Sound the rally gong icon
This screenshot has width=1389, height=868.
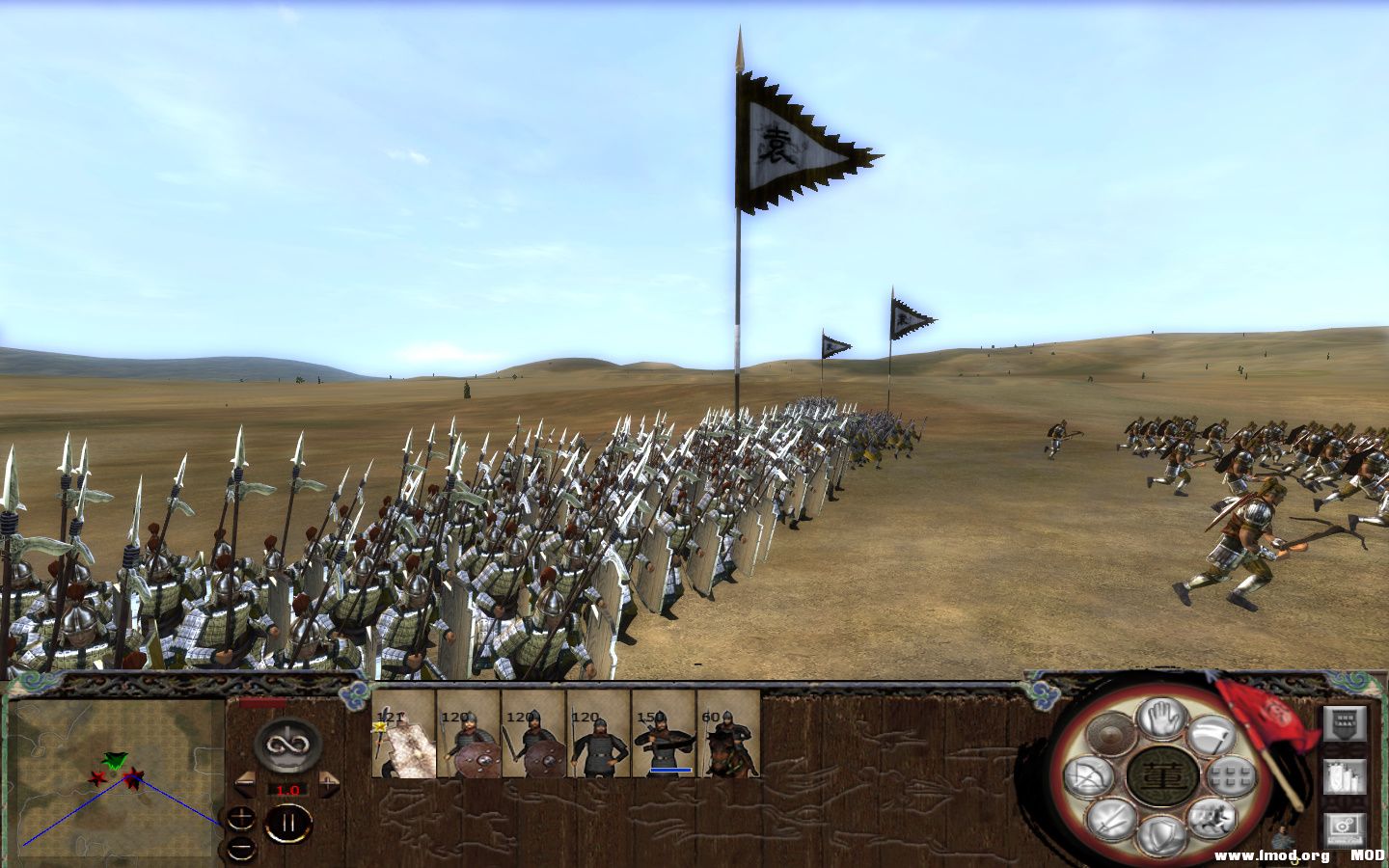(1111, 736)
